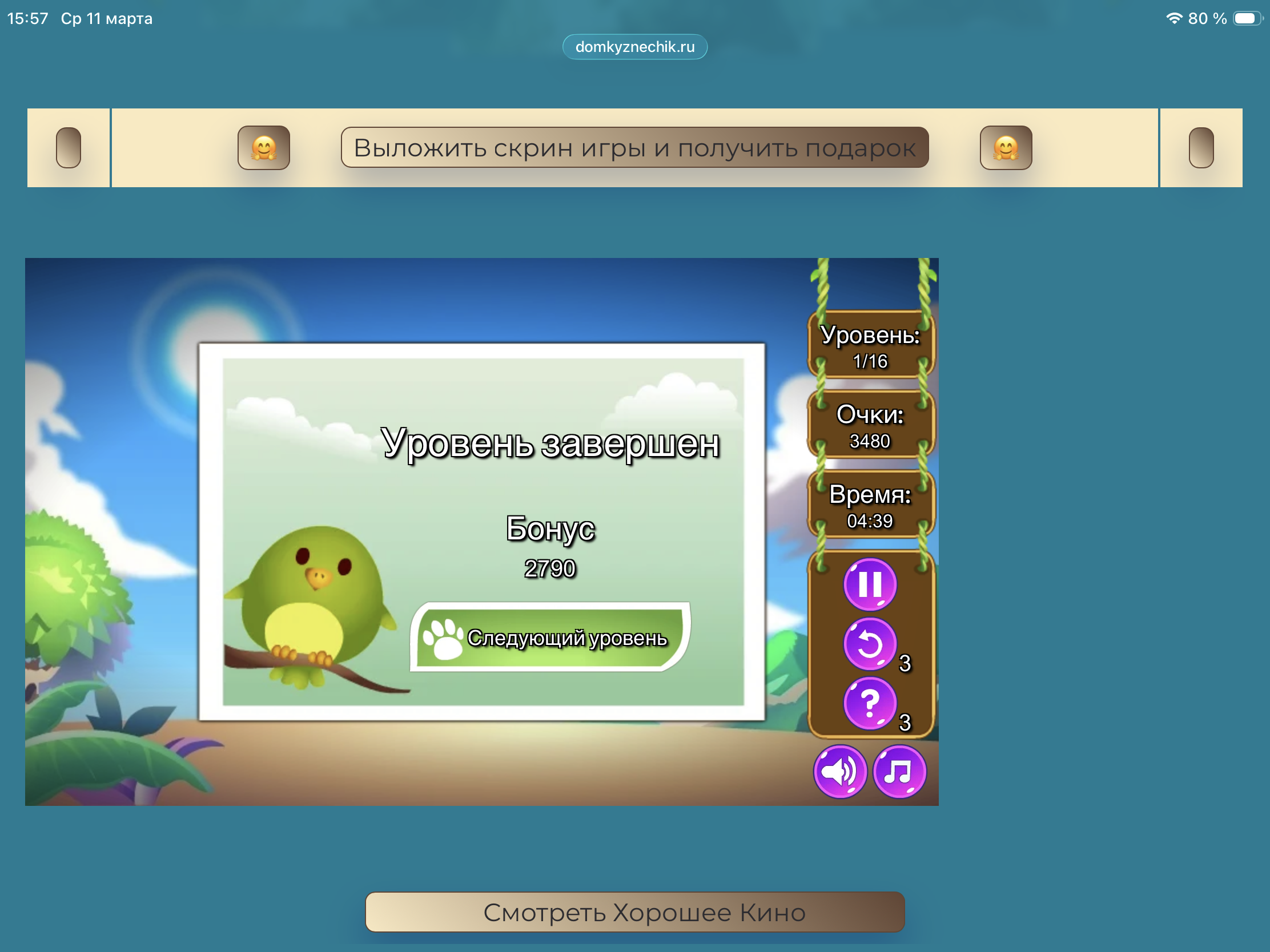Mute the sound effects with the speaker button
Viewport: 1270px width, 952px height.
tap(841, 772)
